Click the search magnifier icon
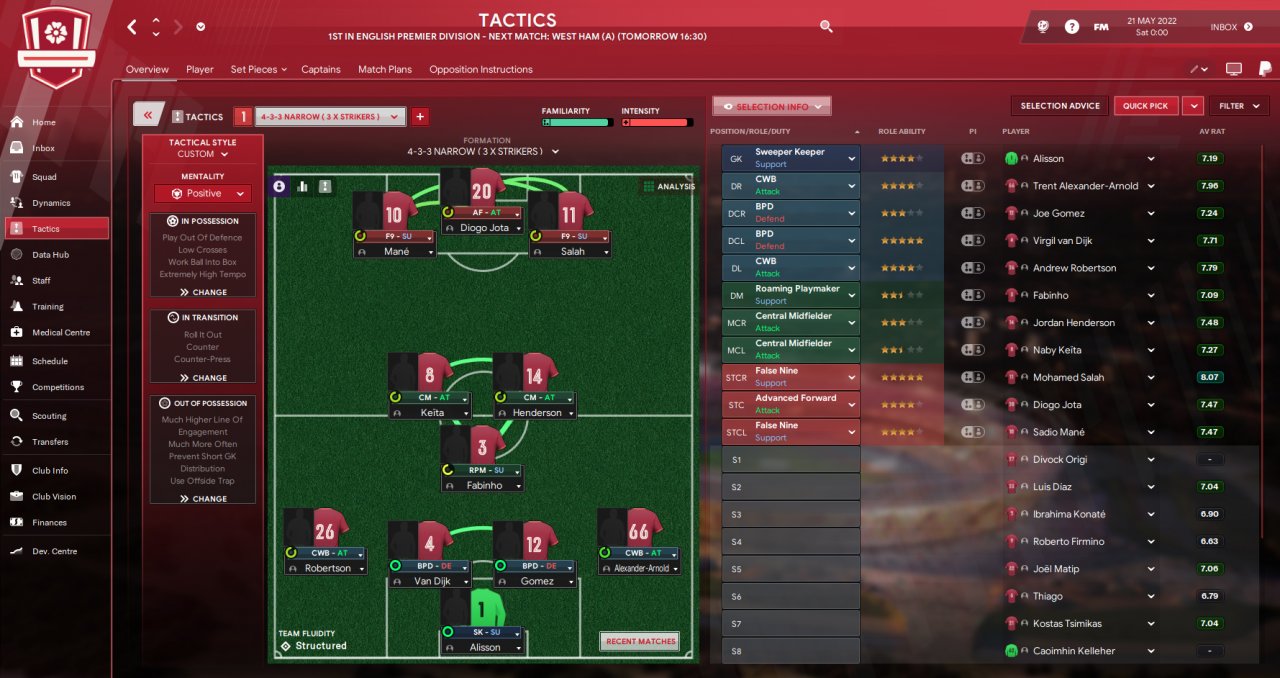Image resolution: width=1280 pixels, height=678 pixels. 826,27
